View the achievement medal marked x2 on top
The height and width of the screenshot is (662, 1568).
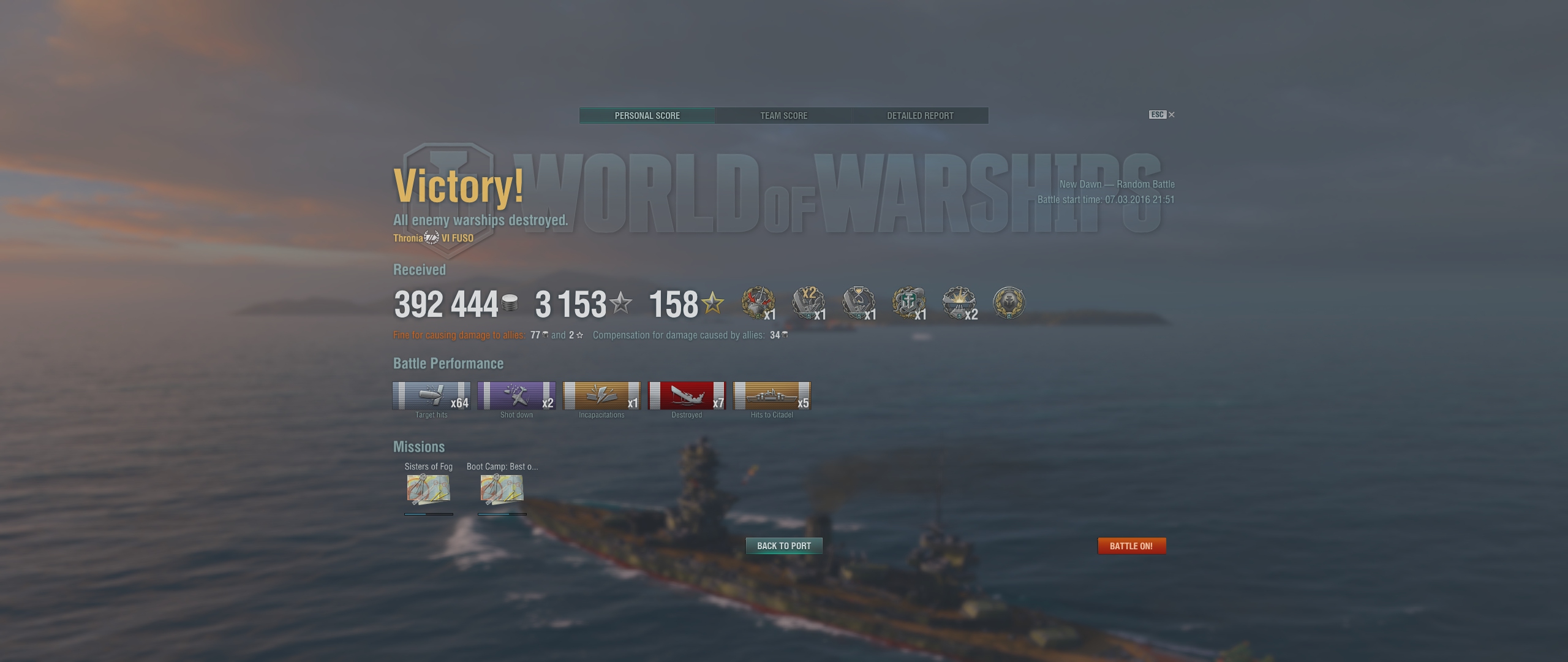pyautogui.click(x=808, y=303)
